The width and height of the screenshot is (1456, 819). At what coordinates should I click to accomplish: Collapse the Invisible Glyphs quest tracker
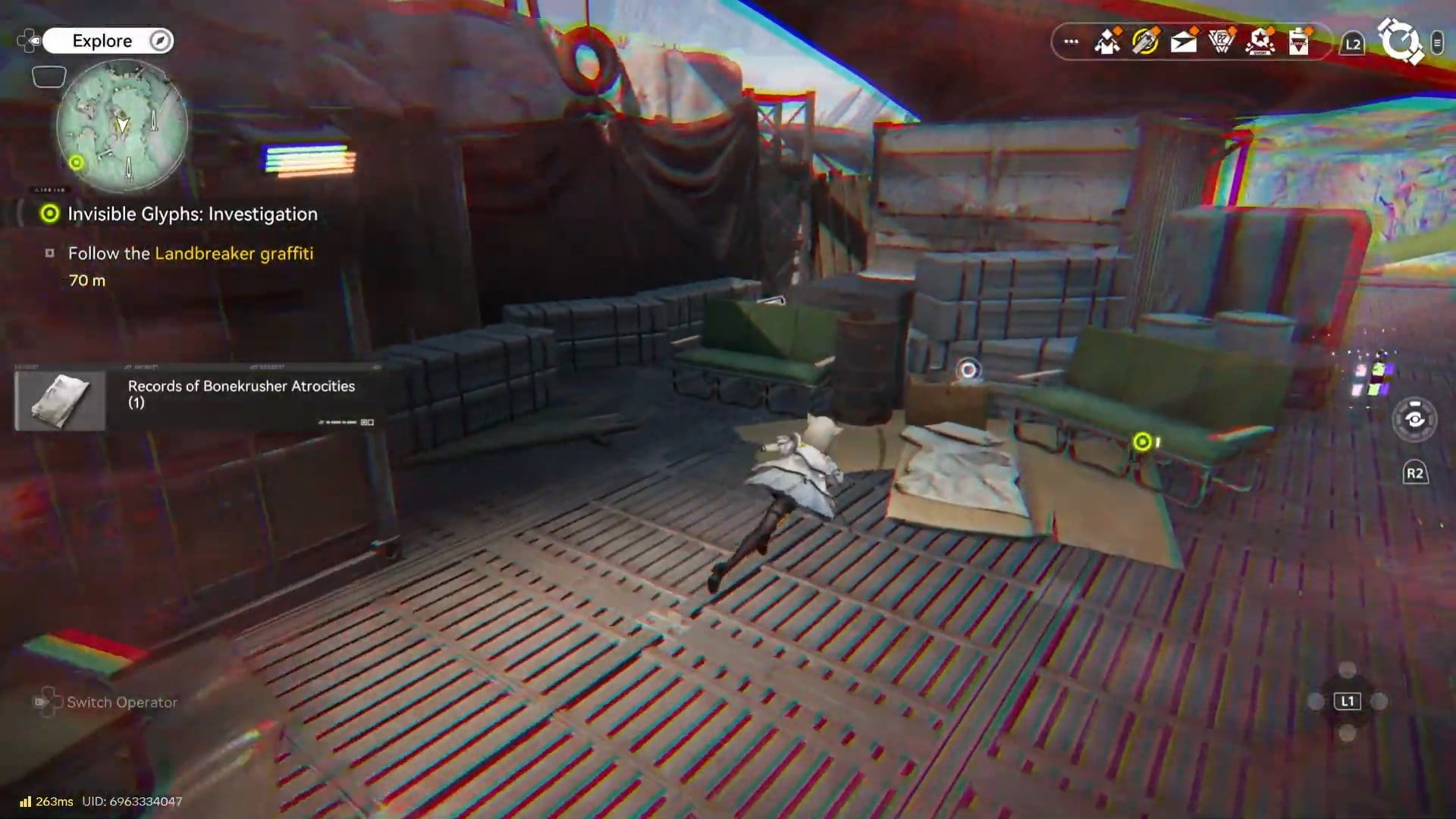[x=192, y=214]
